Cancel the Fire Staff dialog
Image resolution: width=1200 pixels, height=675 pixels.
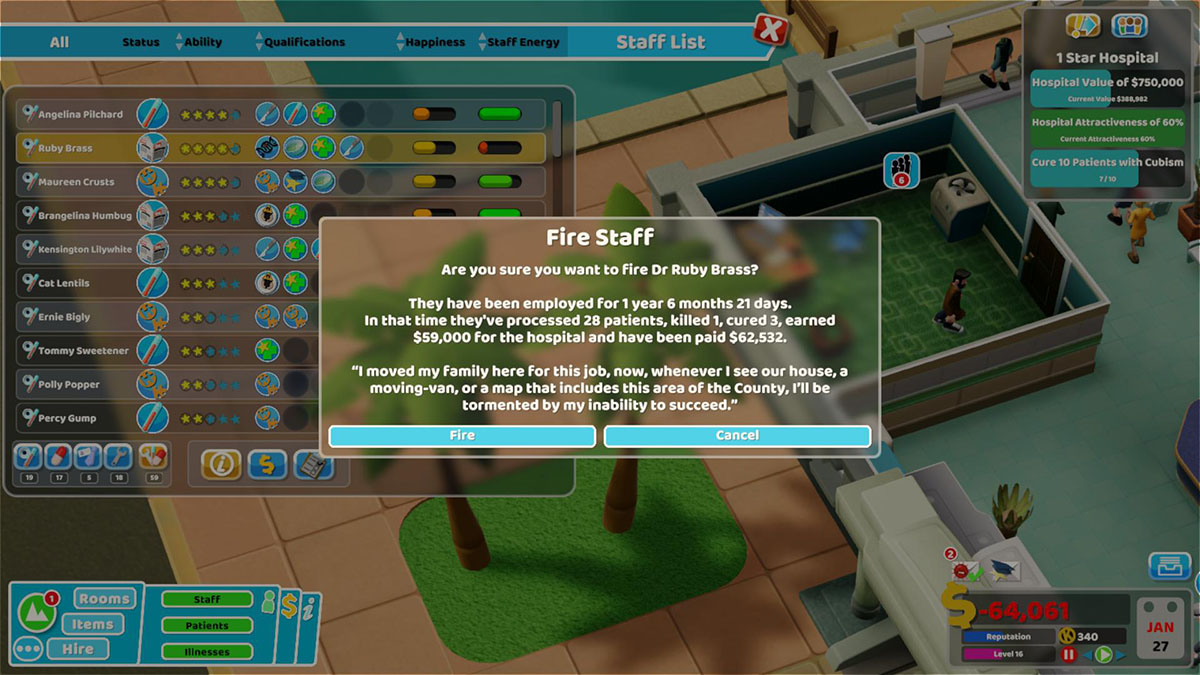[x=737, y=436]
